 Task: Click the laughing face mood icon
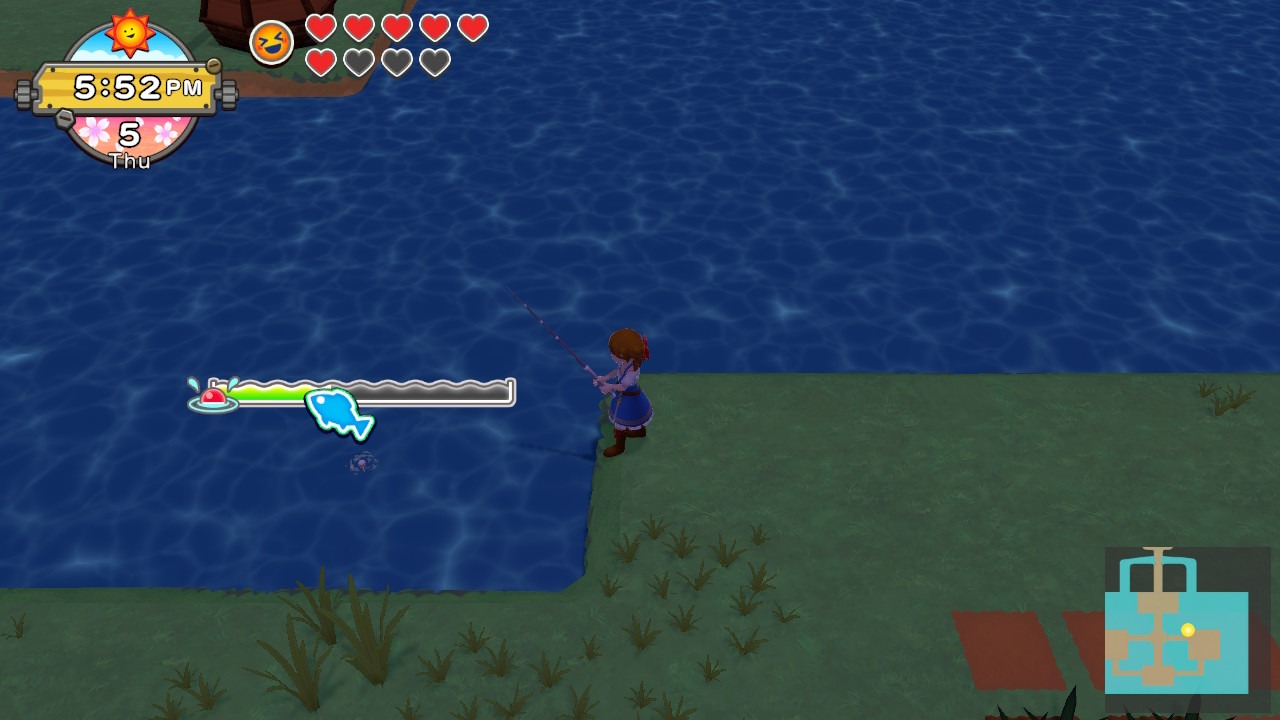(271, 43)
